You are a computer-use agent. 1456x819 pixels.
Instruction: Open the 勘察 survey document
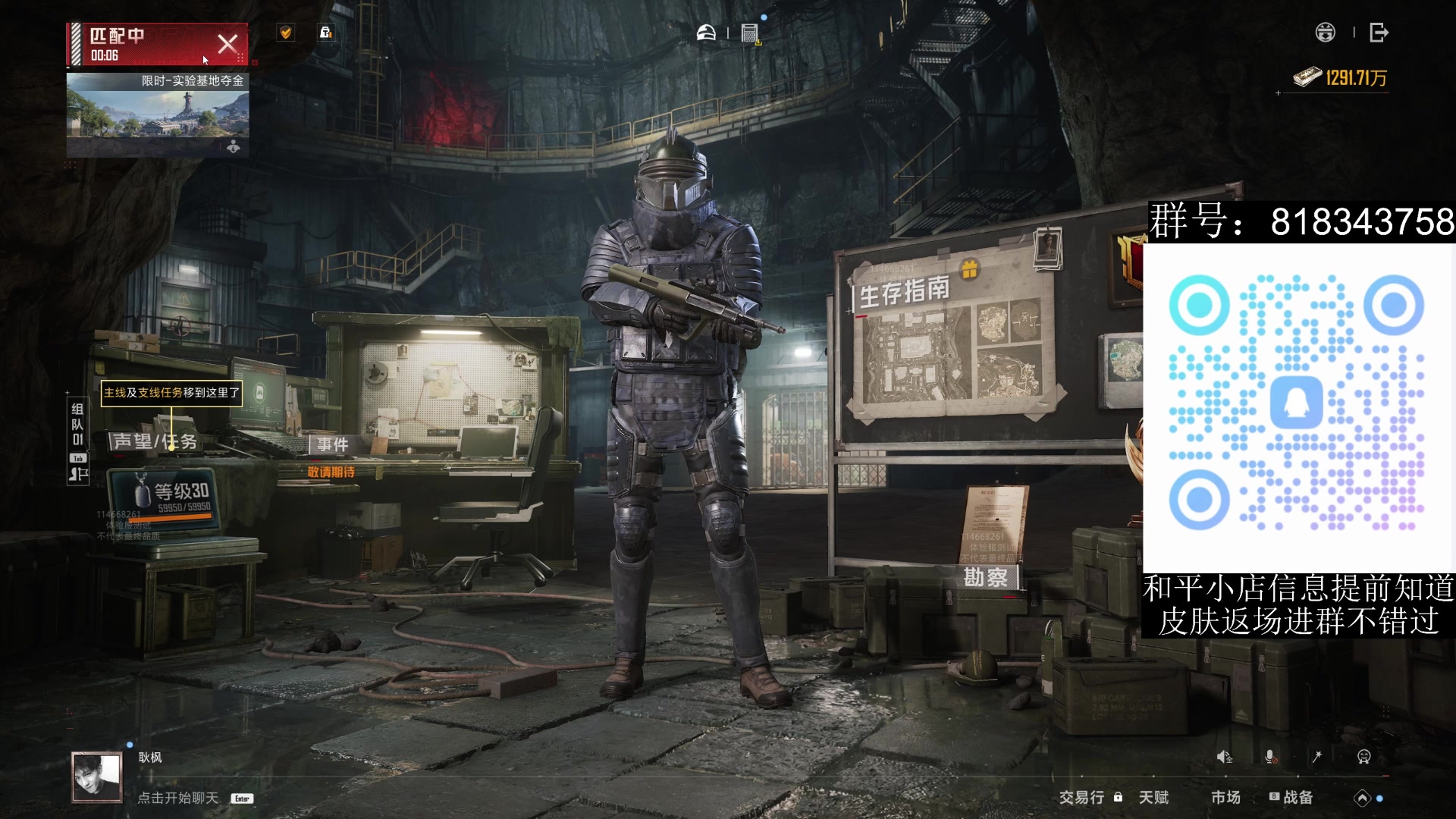coord(985,577)
